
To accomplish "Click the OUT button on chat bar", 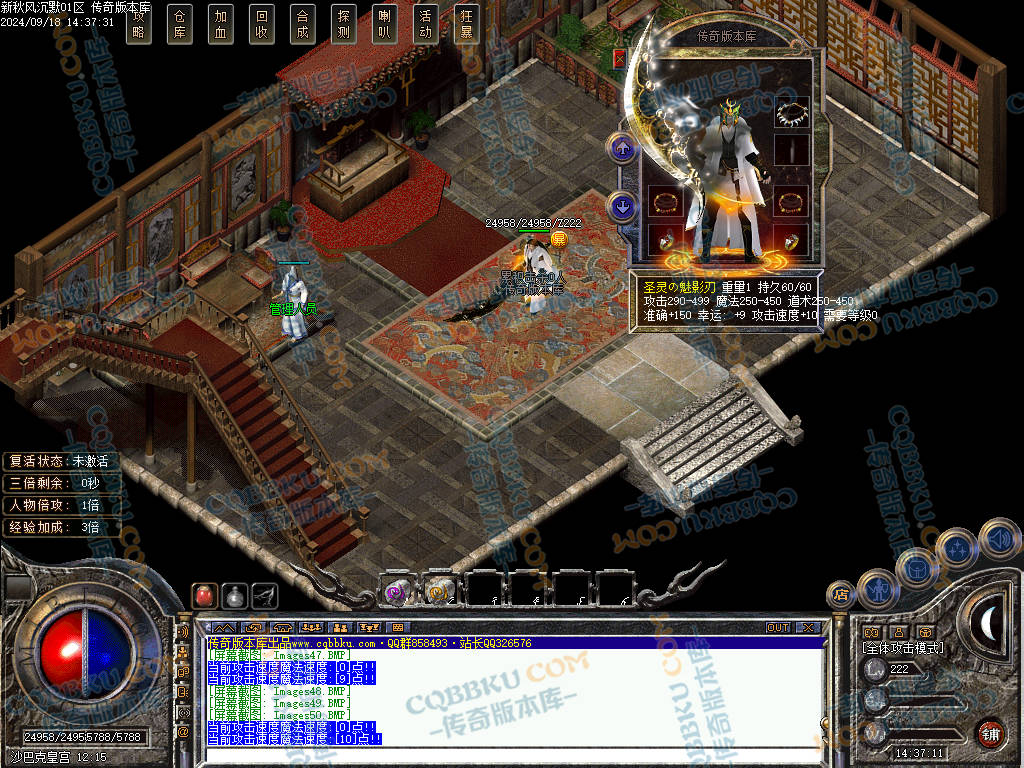I will (778, 627).
